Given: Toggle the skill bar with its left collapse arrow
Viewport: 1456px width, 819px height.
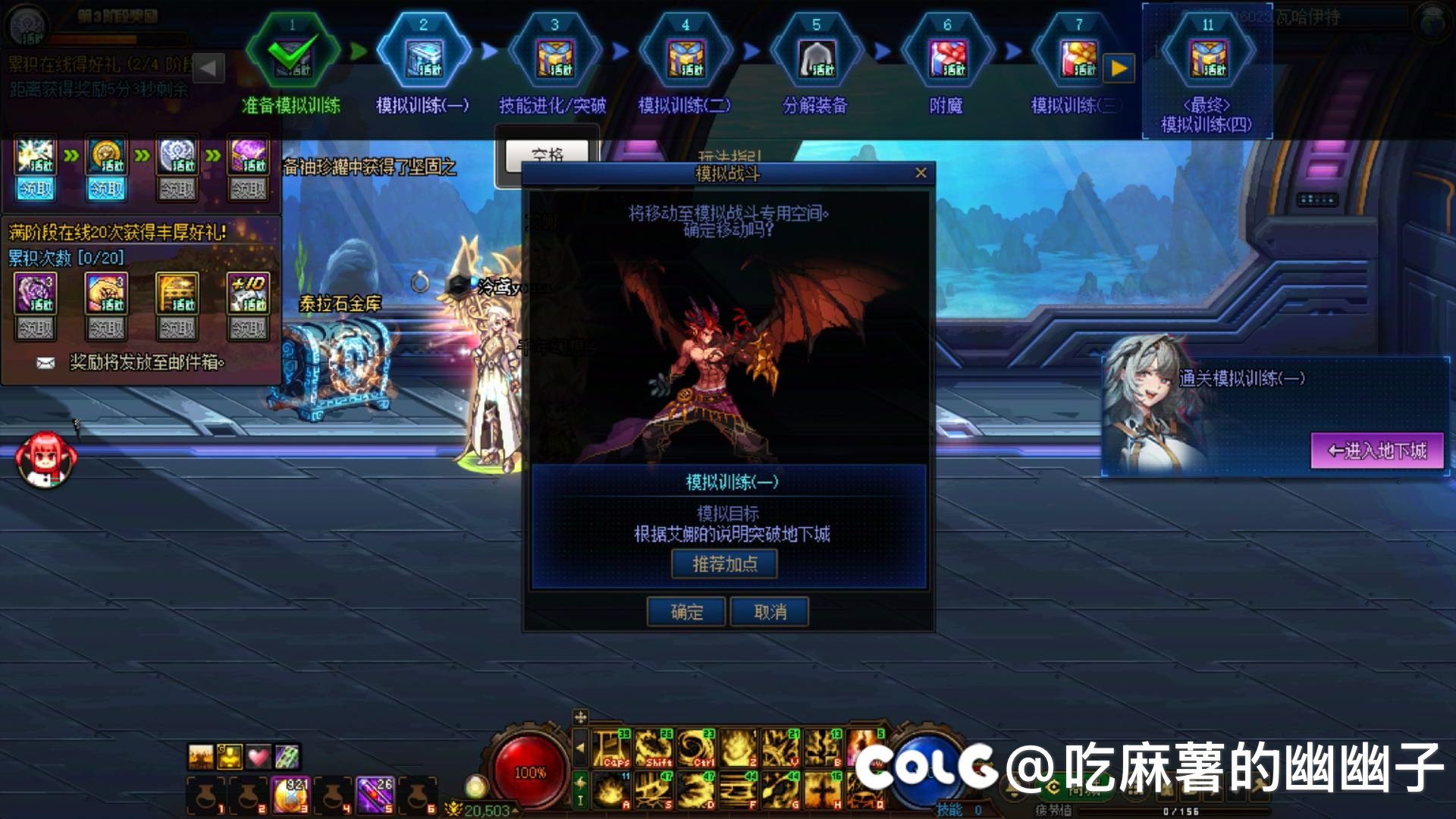Looking at the screenshot, I should [580, 748].
